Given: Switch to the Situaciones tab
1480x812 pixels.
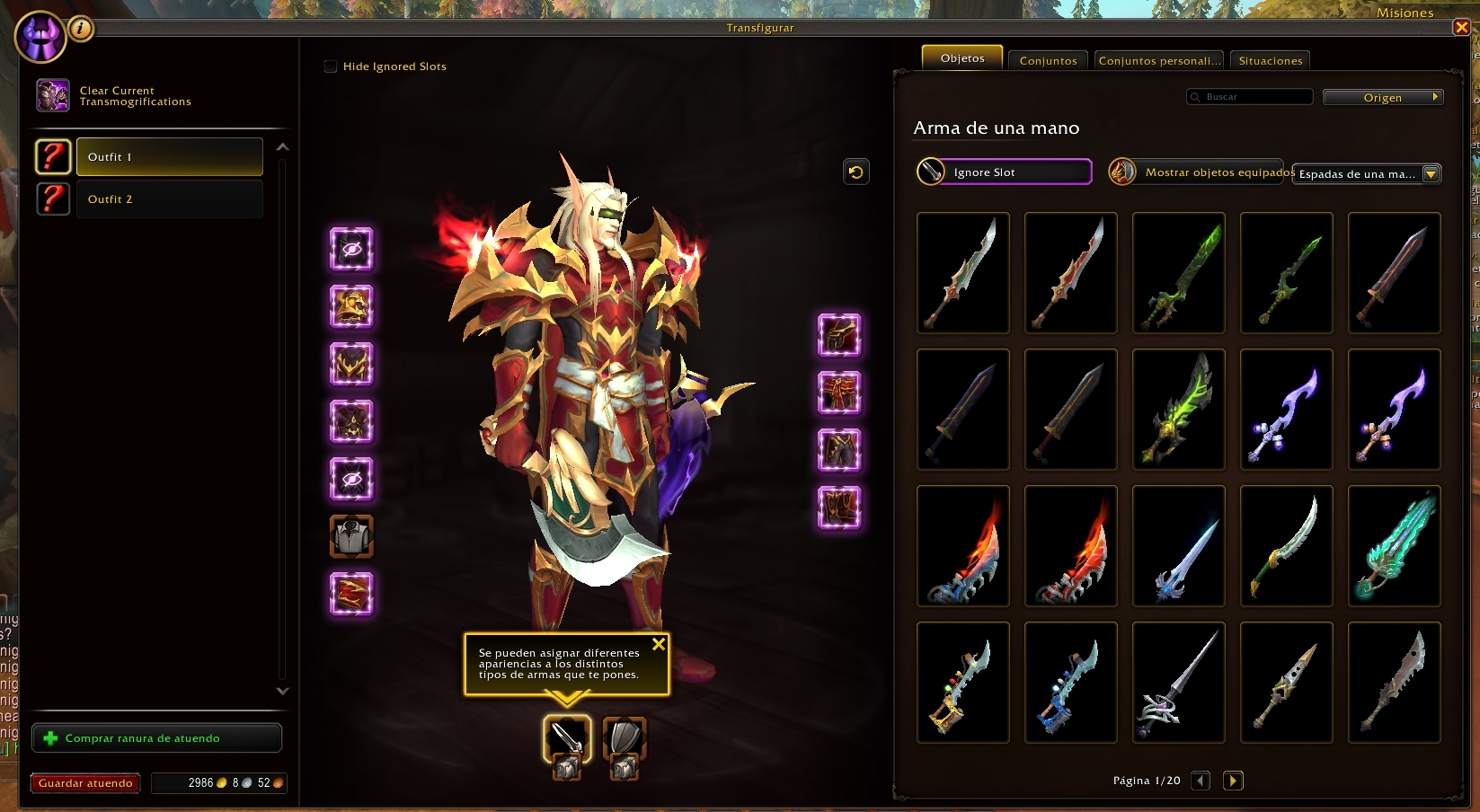Looking at the screenshot, I should (1270, 60).
